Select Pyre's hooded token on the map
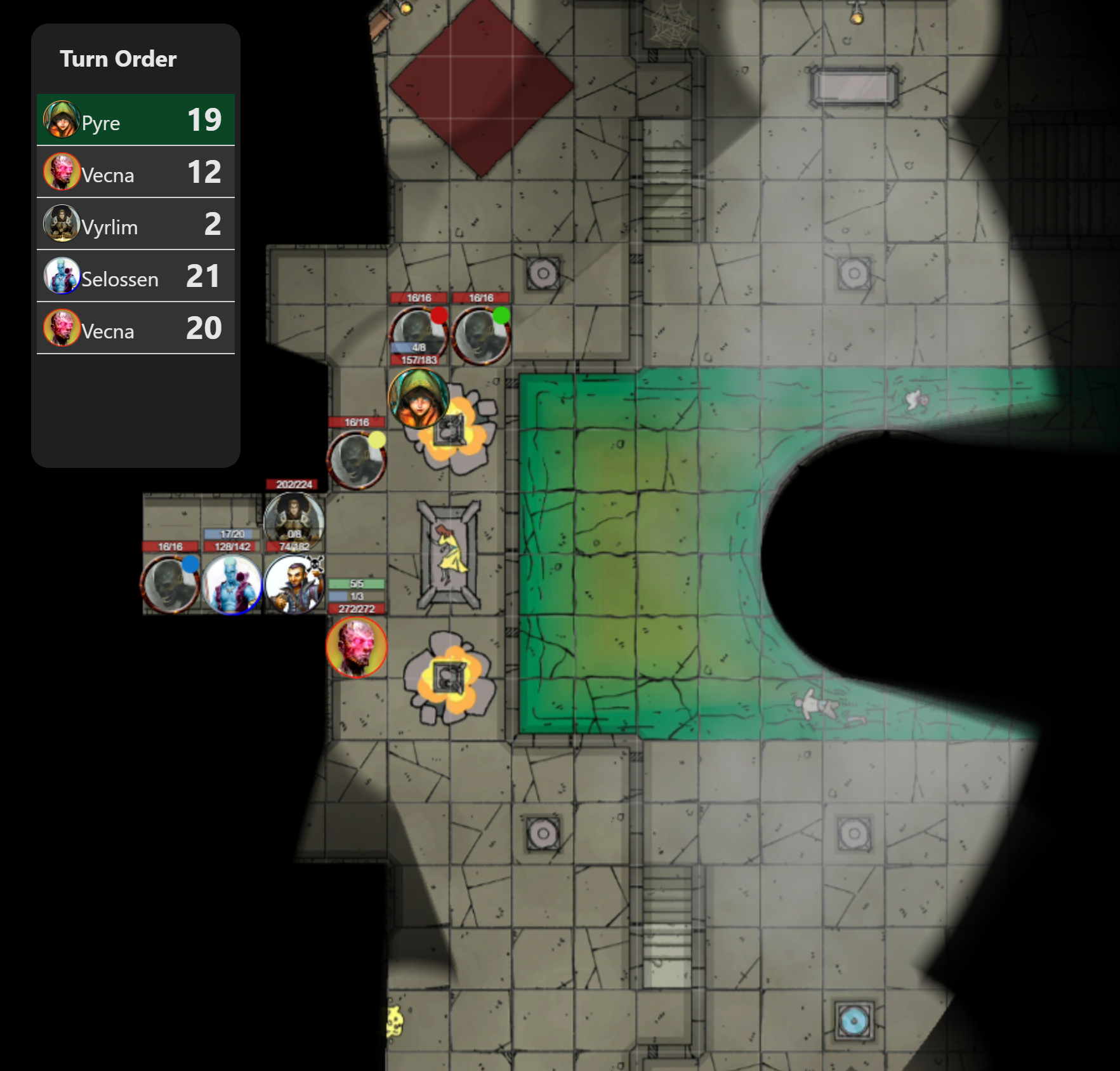The height and width of the screenshot is (1071, 1120). click(x=419, y=399)
